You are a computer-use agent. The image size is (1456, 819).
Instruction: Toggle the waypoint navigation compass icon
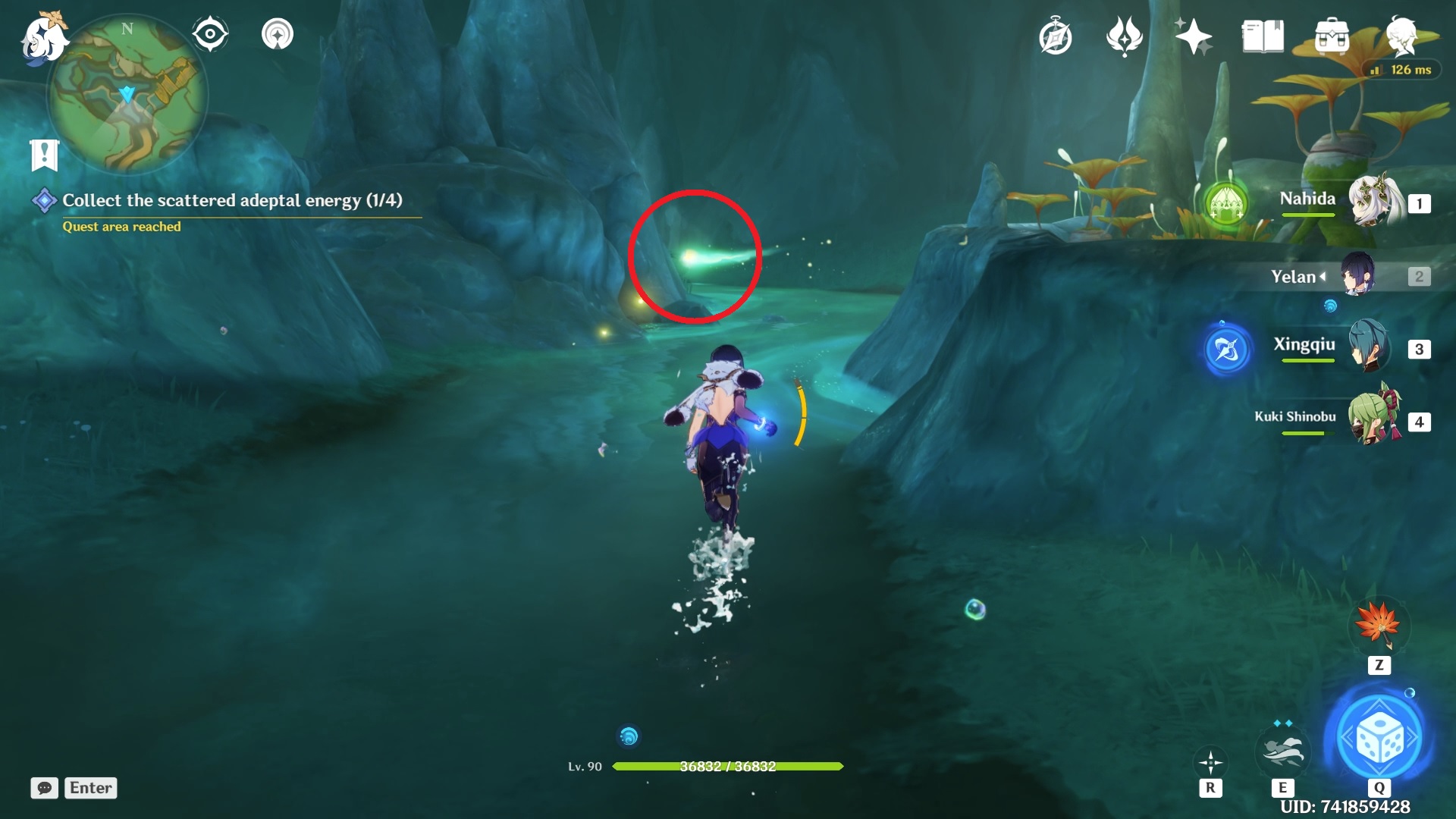(278, 33)
